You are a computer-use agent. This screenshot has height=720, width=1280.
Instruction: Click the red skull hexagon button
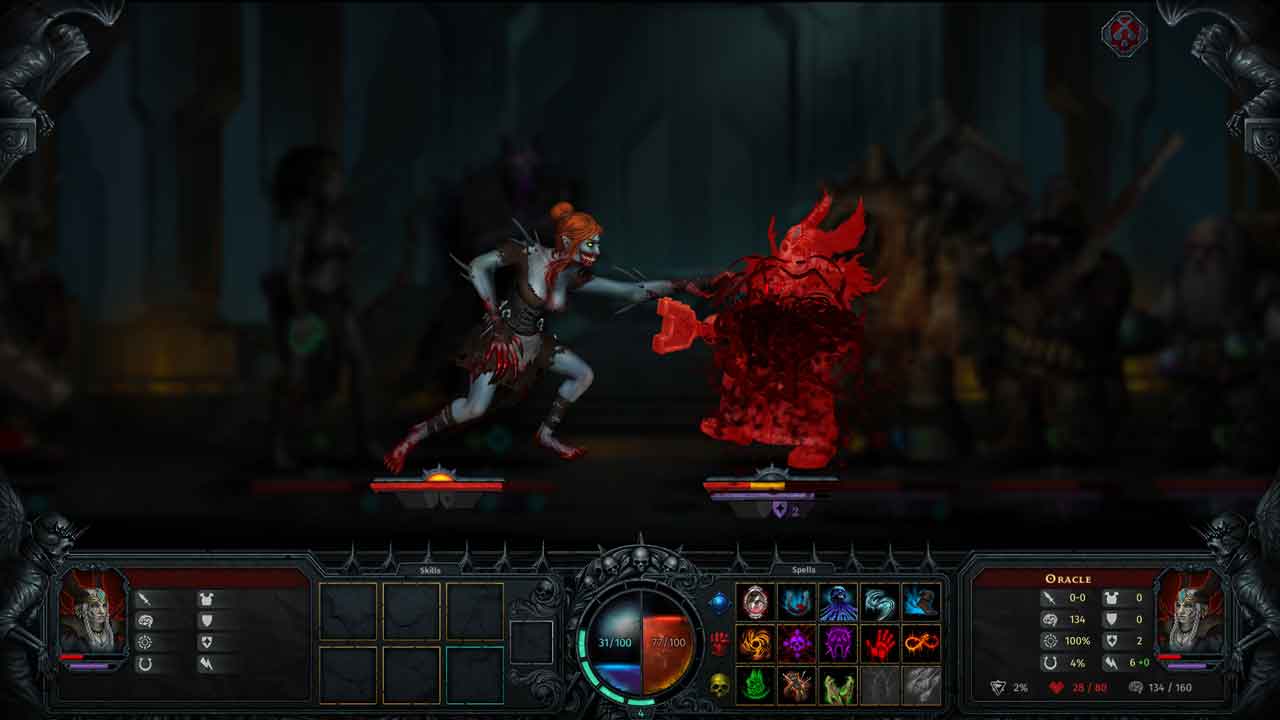1124,34
